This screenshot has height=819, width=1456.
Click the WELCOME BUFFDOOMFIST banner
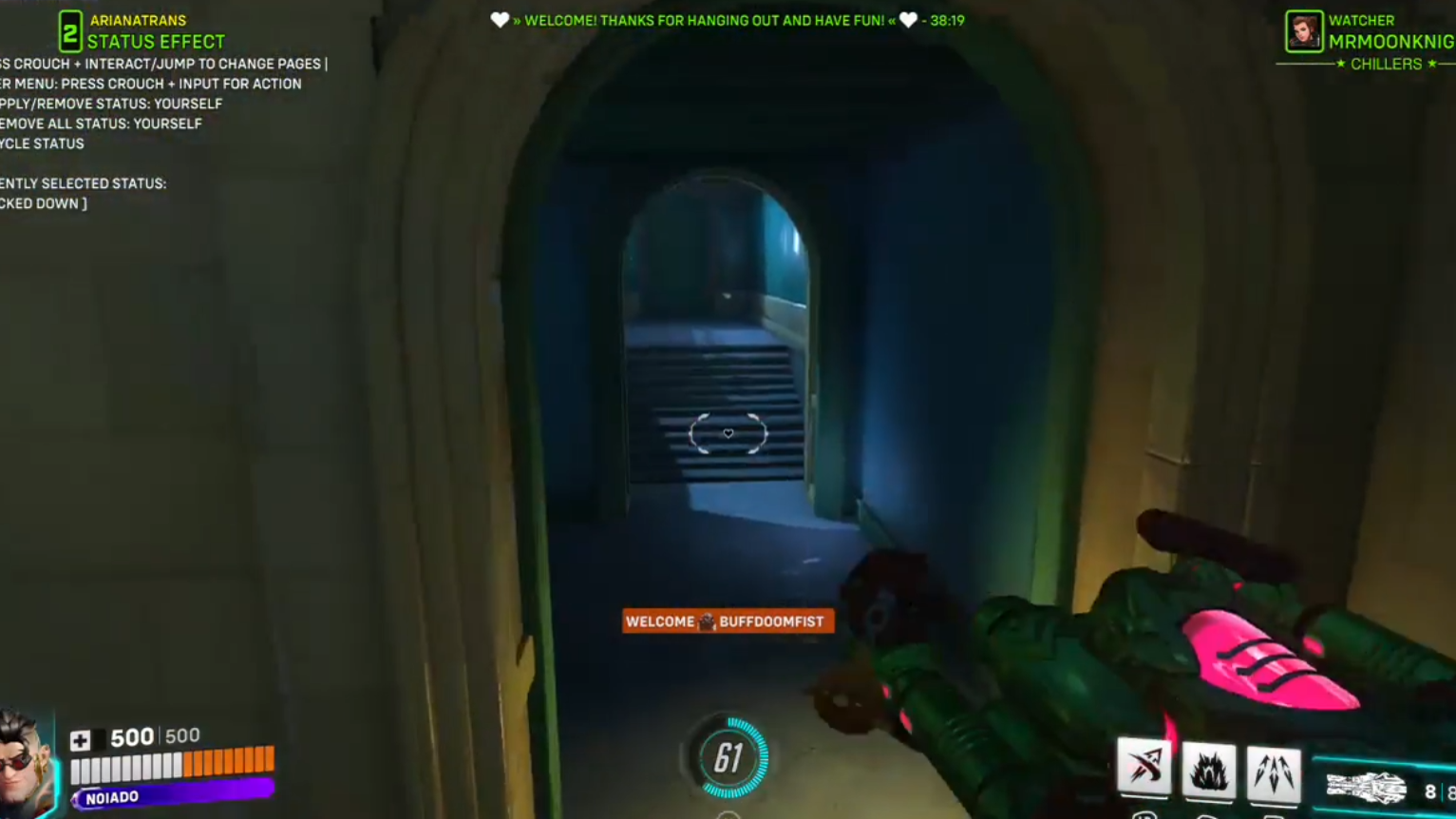[x=728, y=621]
